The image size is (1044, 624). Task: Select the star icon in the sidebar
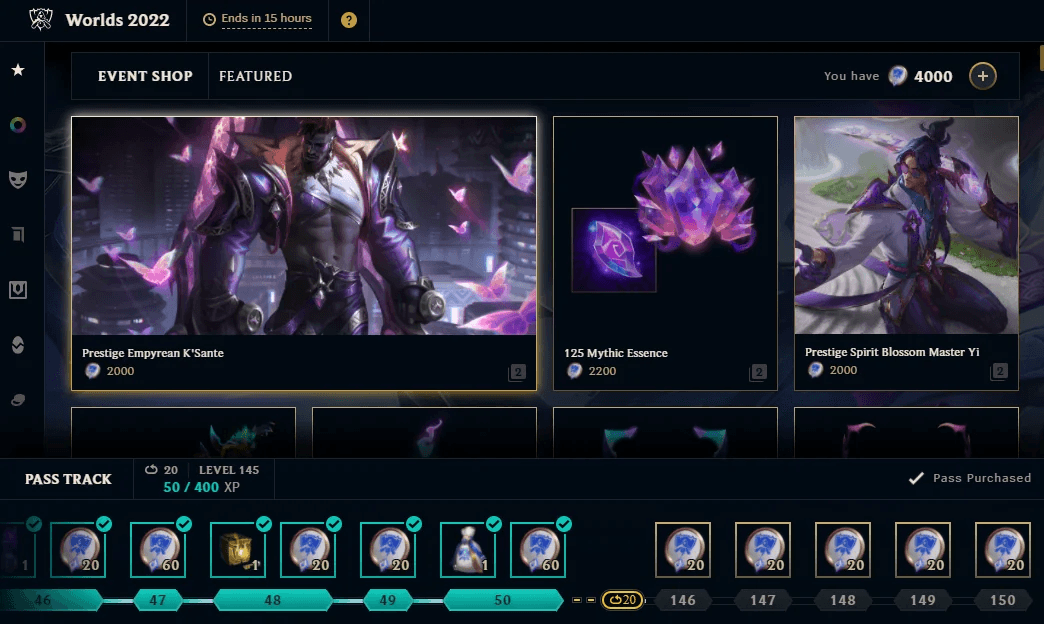coord(18,70)
